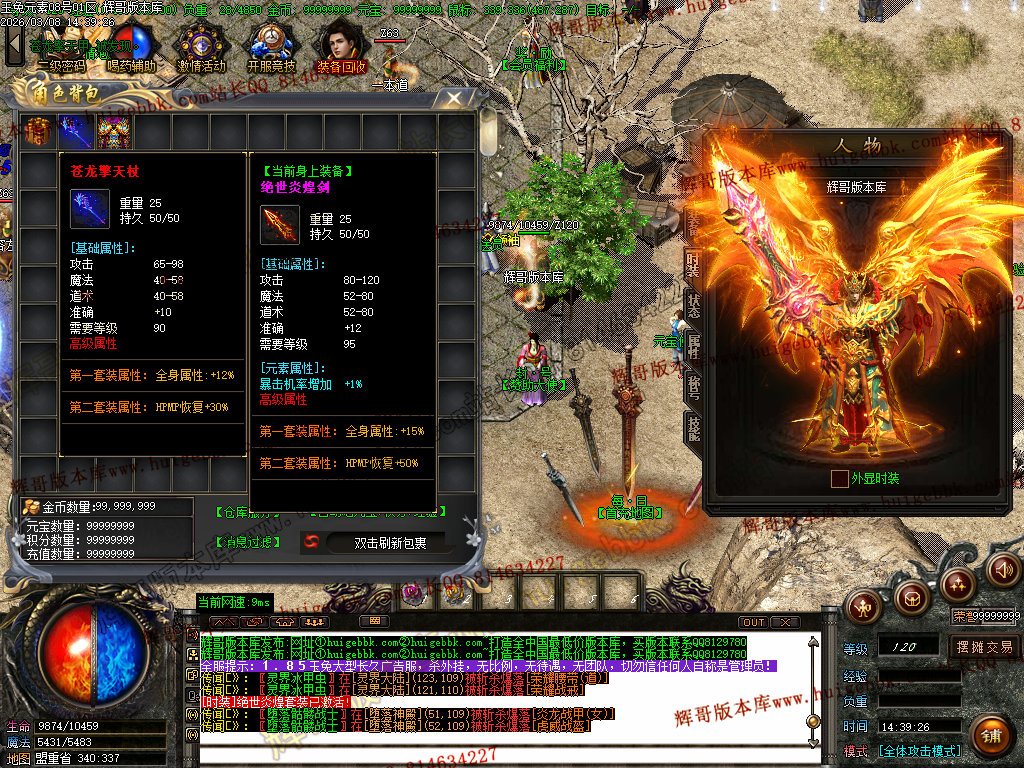This screenshot has width=1024, height=768.
Task: Select the blue dragon staff item slot
Action: [x=76, y=131]
